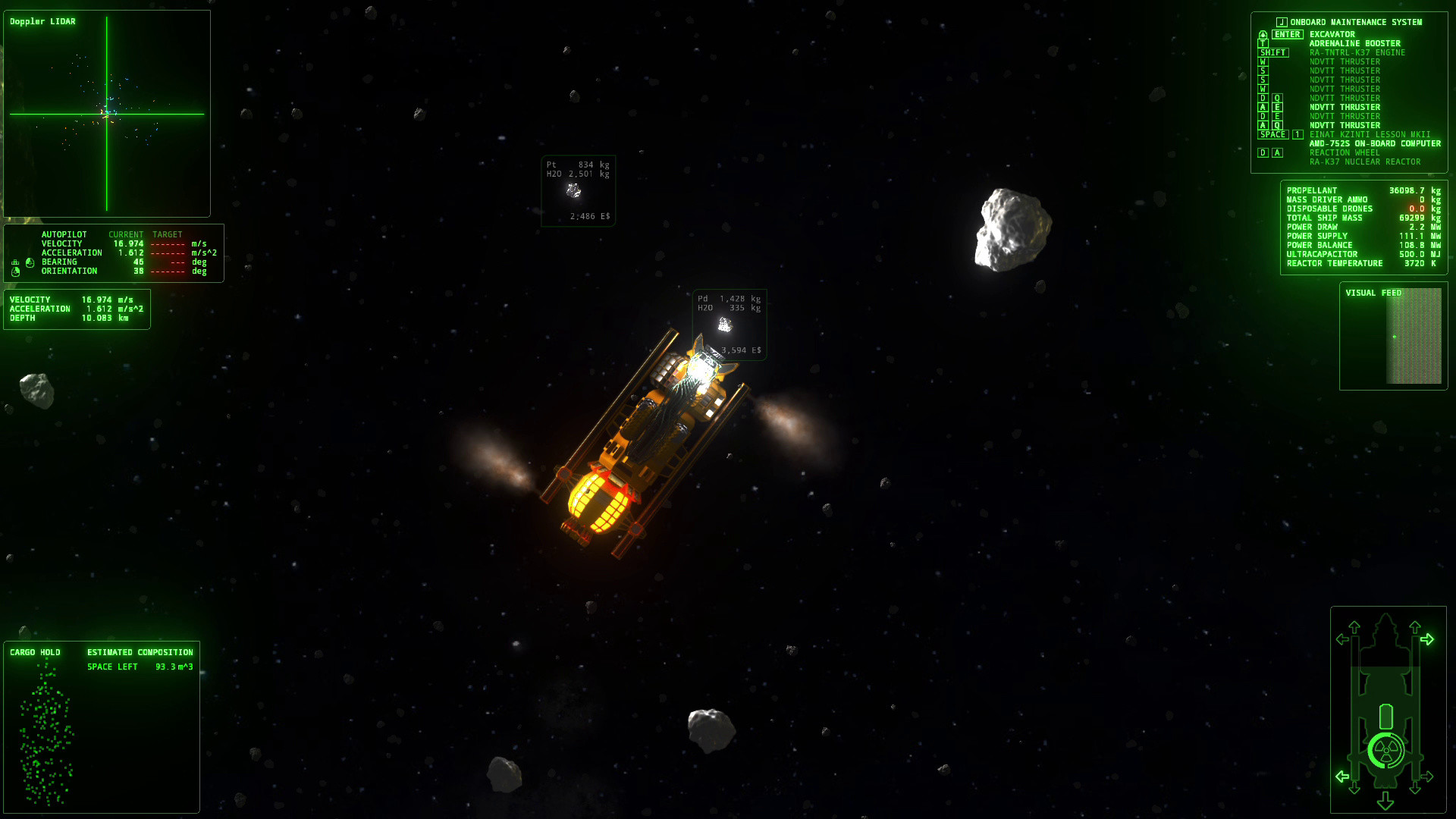1456x819 pixels.
Task: Click the highlighted right thruster arrow on schematic
Action: click(x=1427, y=639)
